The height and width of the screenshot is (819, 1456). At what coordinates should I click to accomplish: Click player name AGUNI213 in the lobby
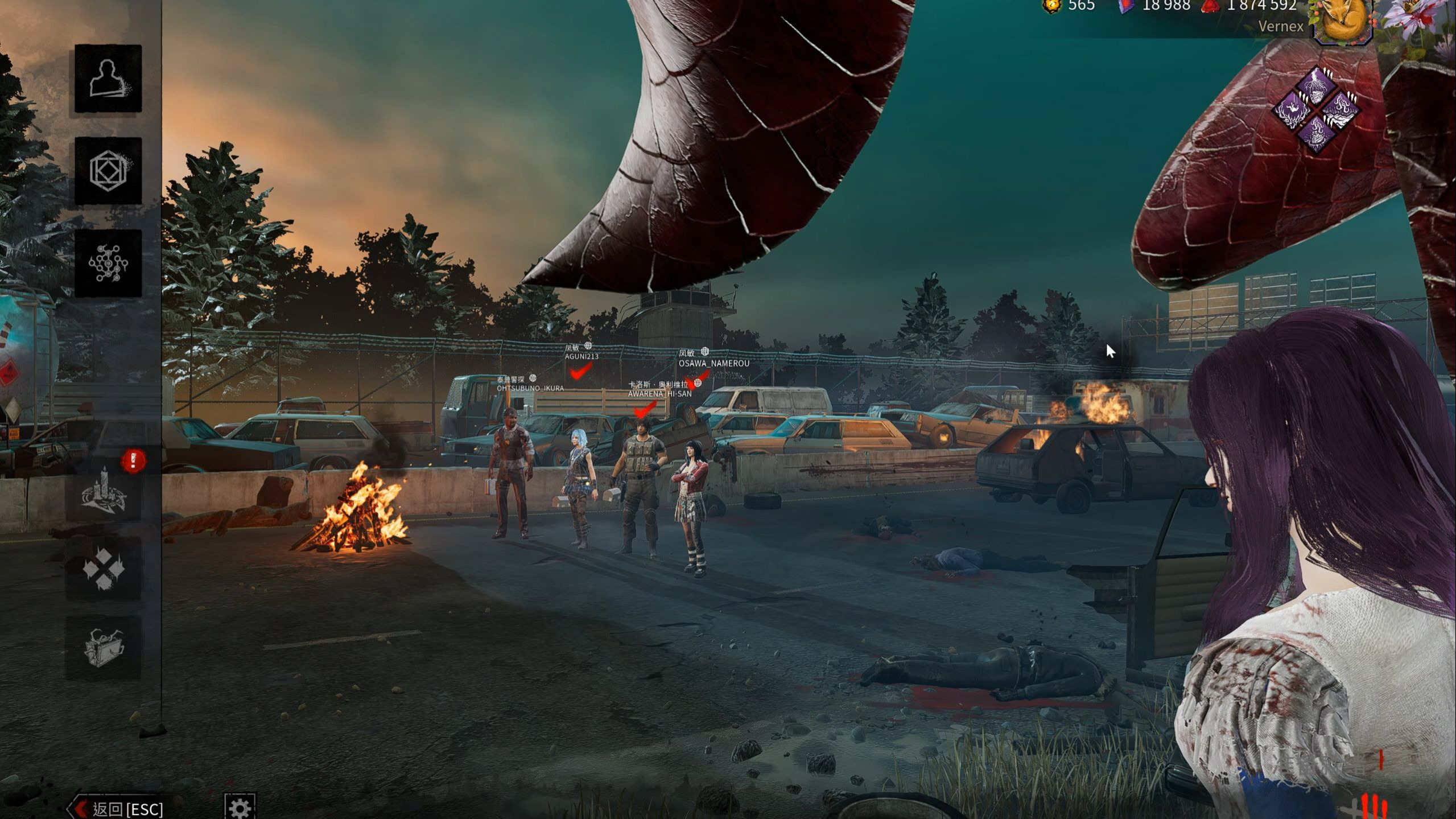point(581,357)
